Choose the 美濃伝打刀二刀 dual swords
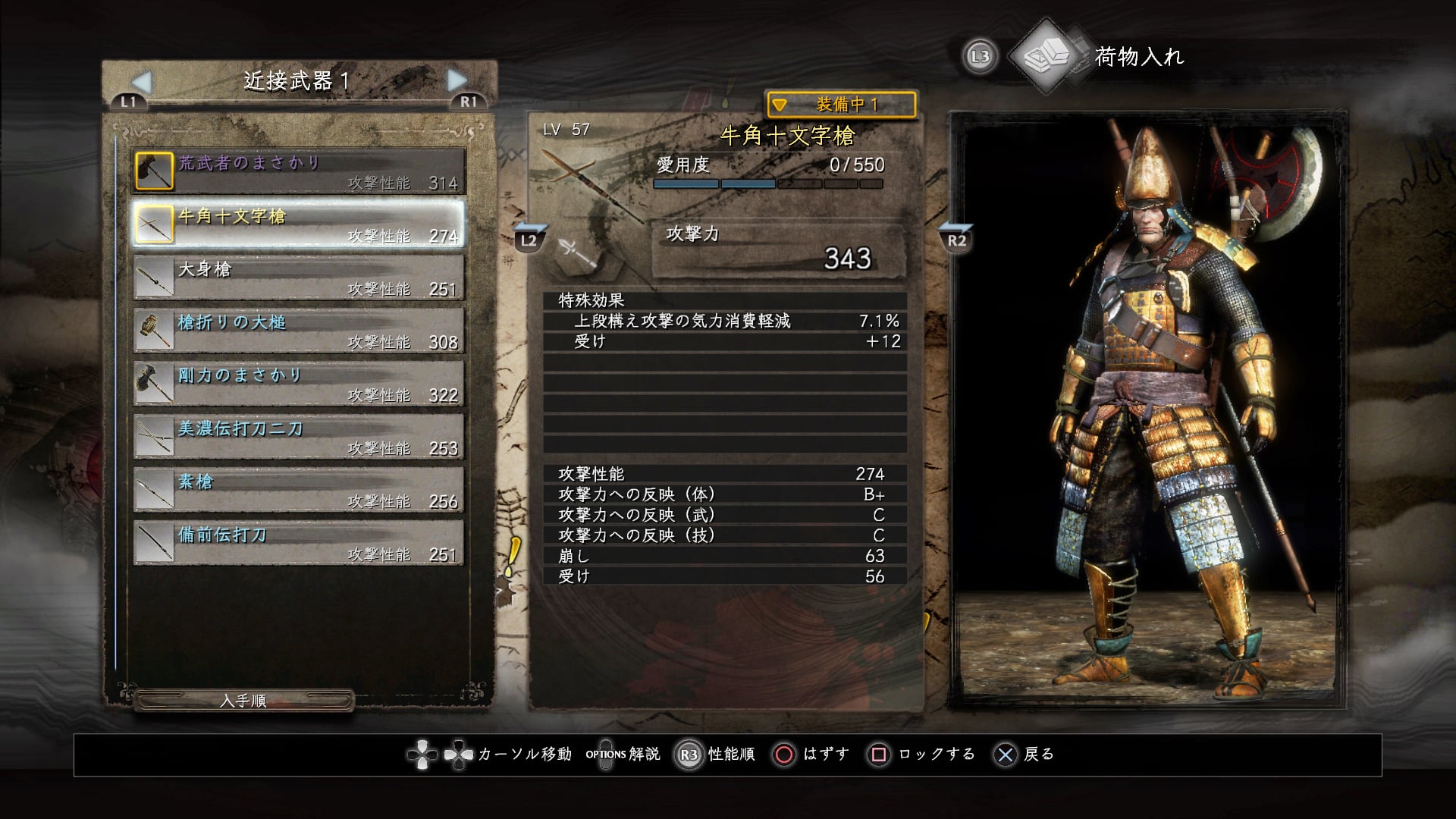 [x=298, y=437]
